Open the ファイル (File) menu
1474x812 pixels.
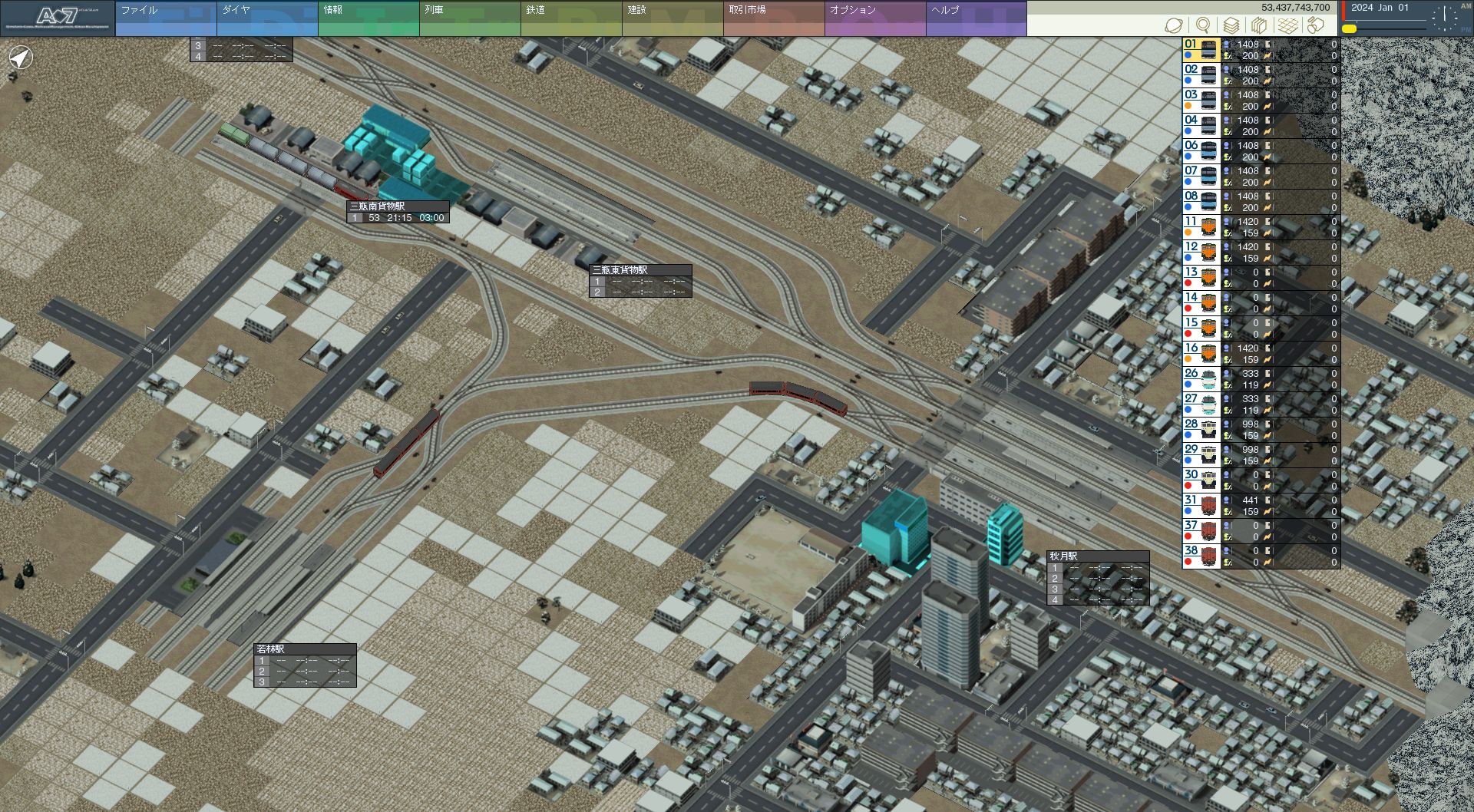pyautogui.click(x=165, y=18)
